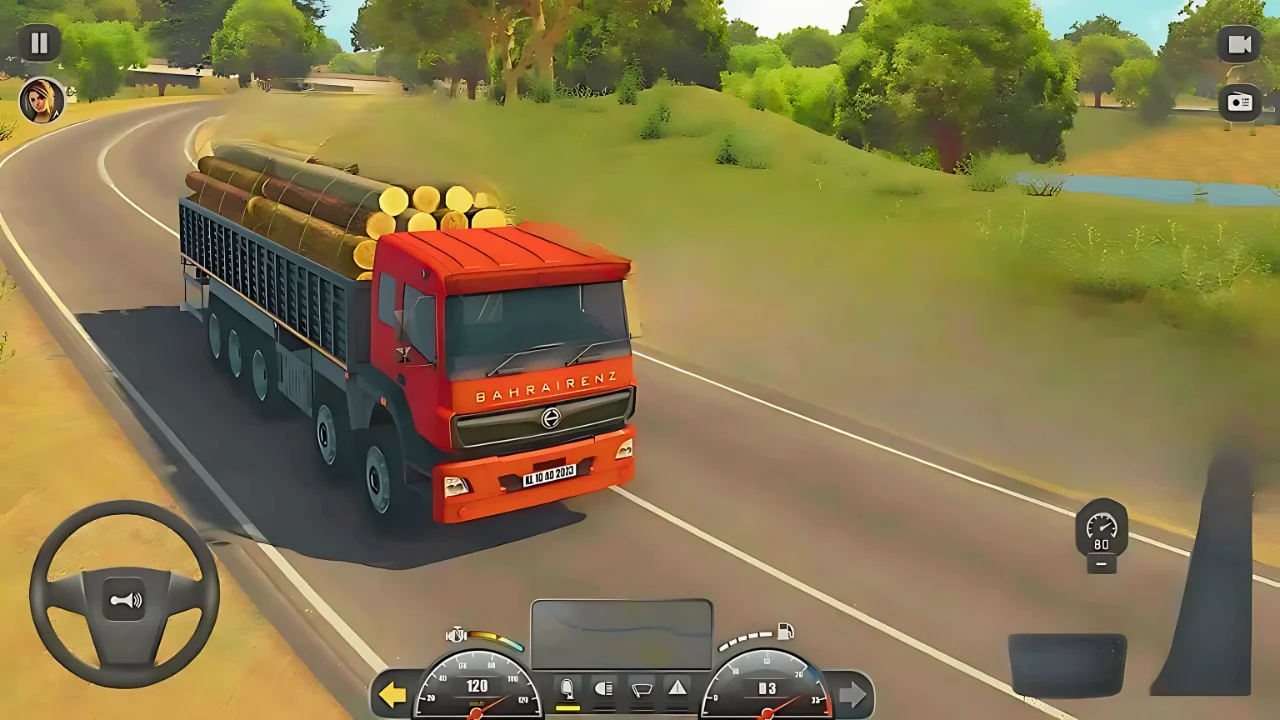This screenshot has height=720, width=1280.
Task: Click the gear indicator showing 3
Action: (768, 686)
